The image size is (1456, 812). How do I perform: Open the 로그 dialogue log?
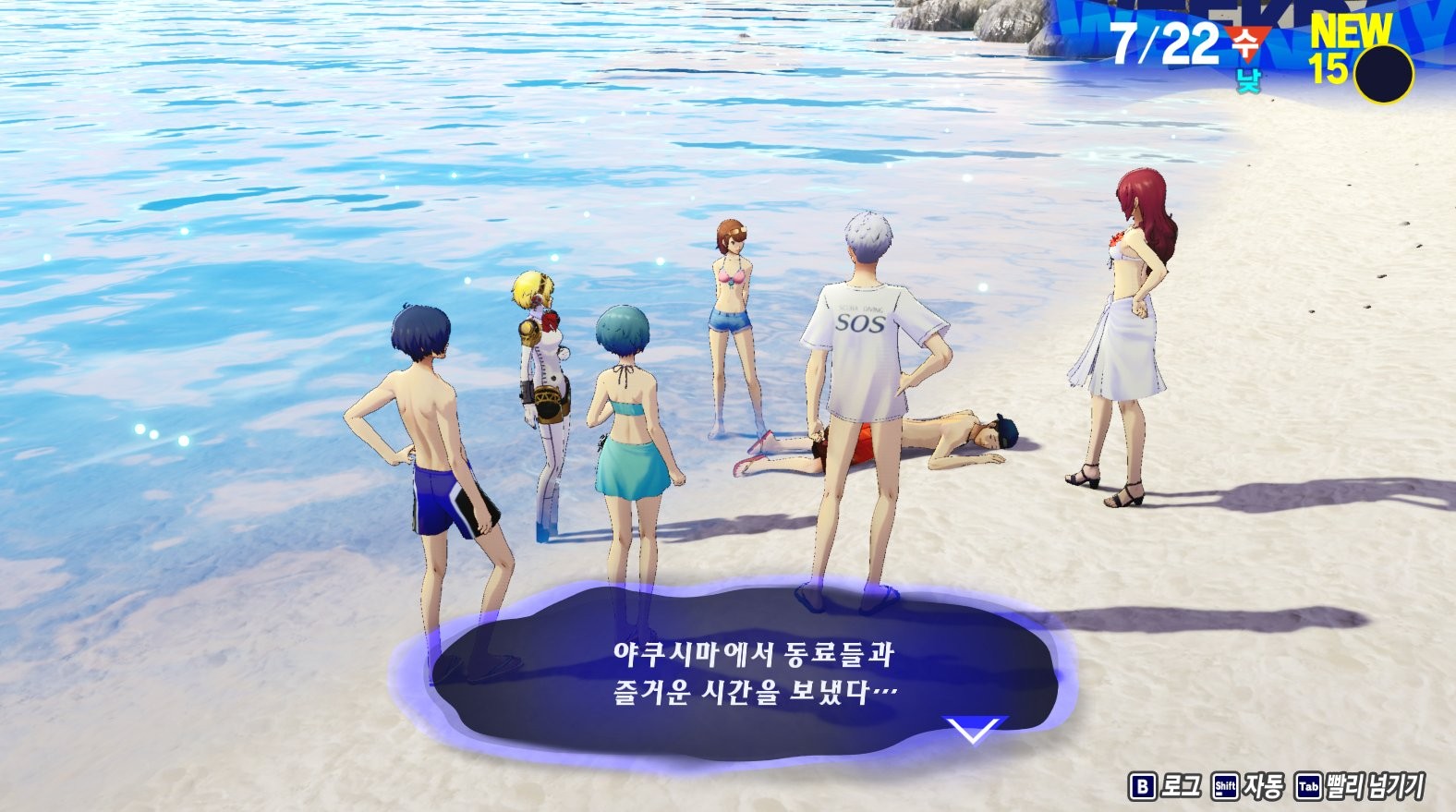tap(1165, 786)
